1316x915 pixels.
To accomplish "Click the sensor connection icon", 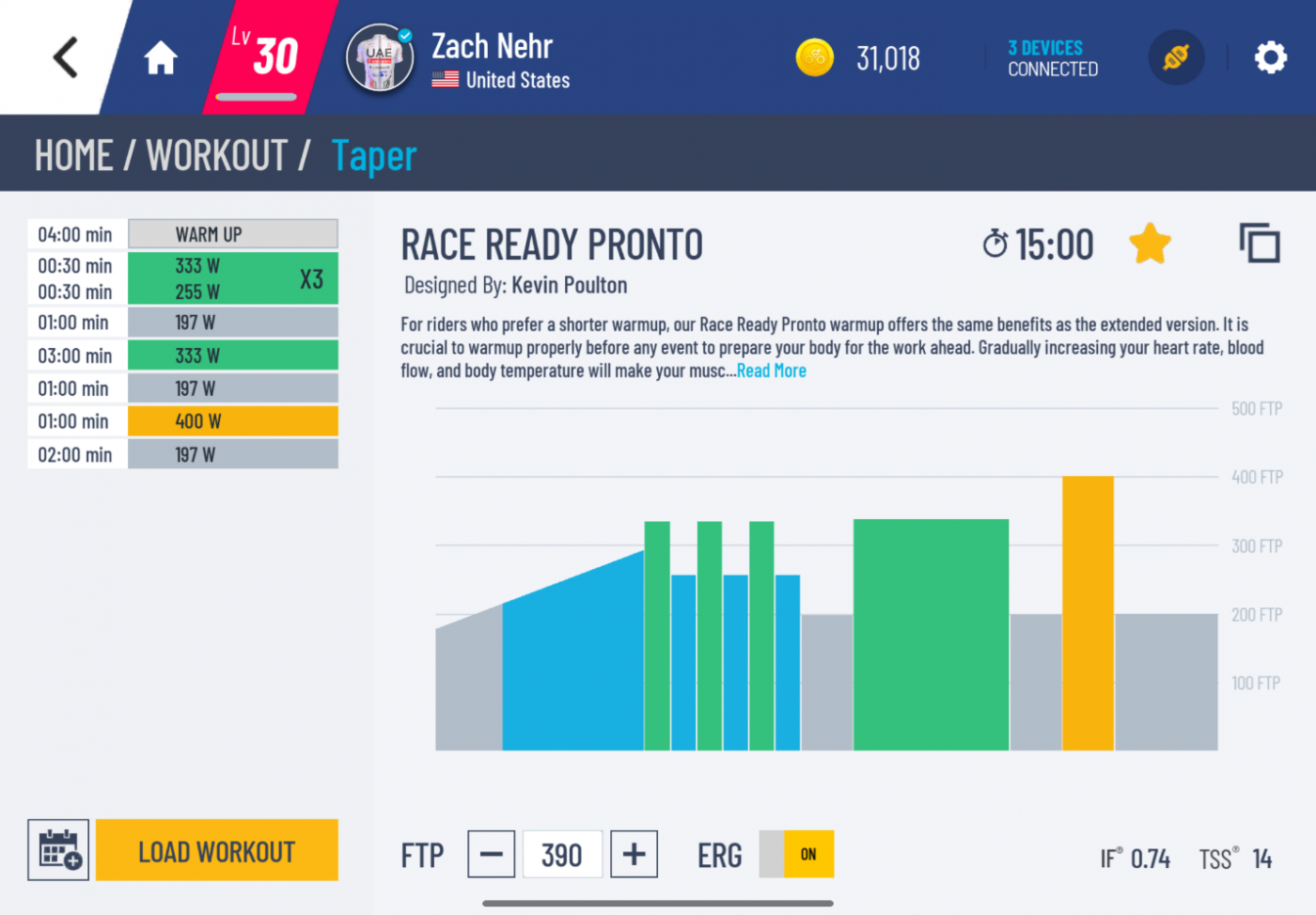I will (1176, 56).
